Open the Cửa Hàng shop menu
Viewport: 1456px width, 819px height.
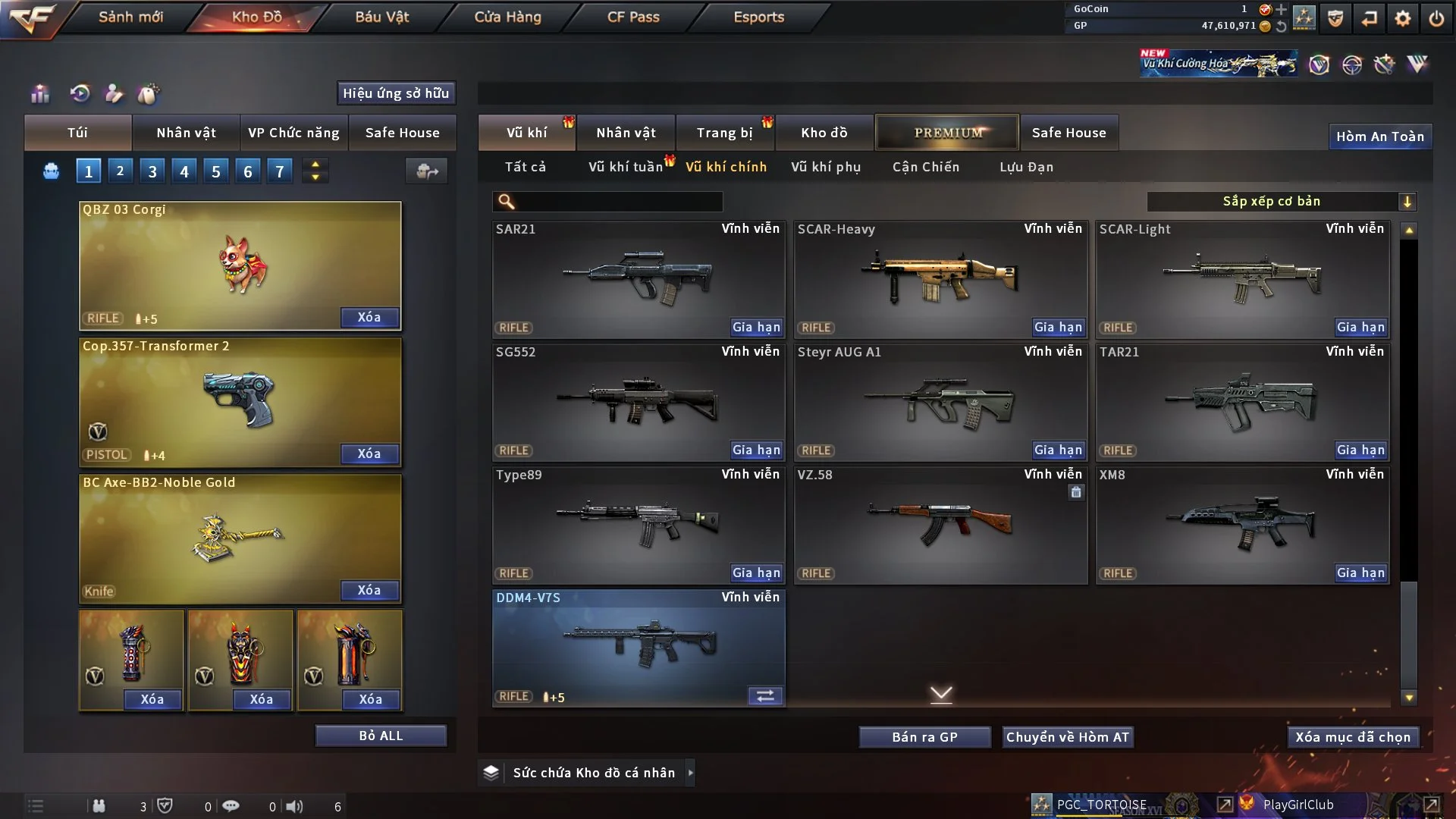507,17
